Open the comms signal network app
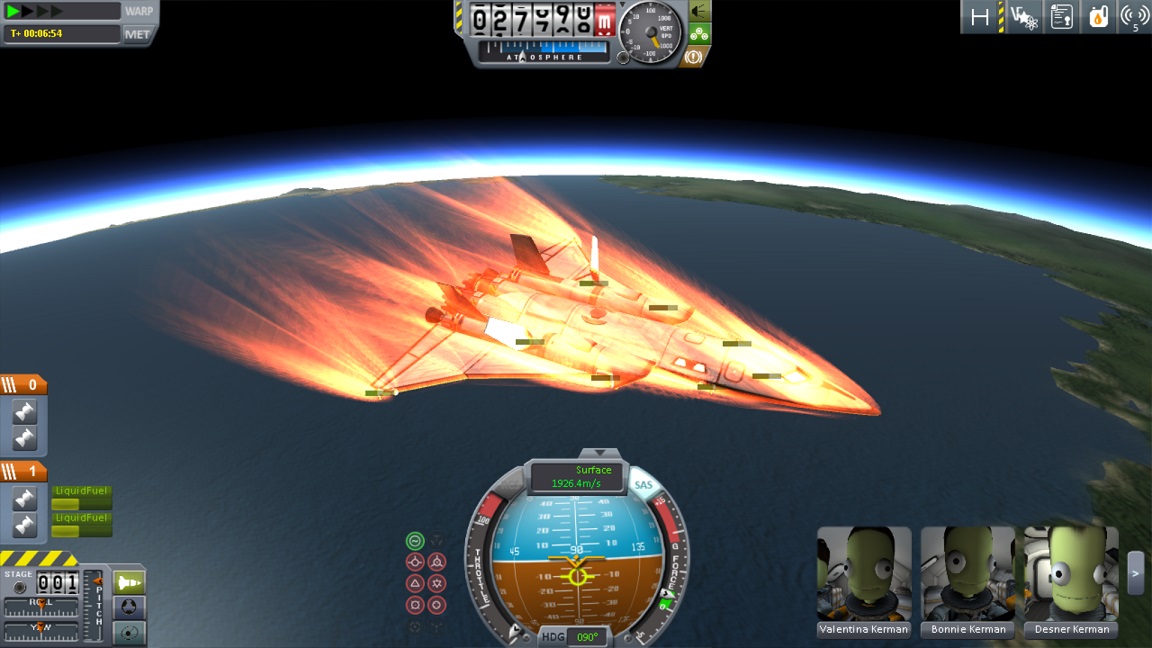 (1134, 17)
